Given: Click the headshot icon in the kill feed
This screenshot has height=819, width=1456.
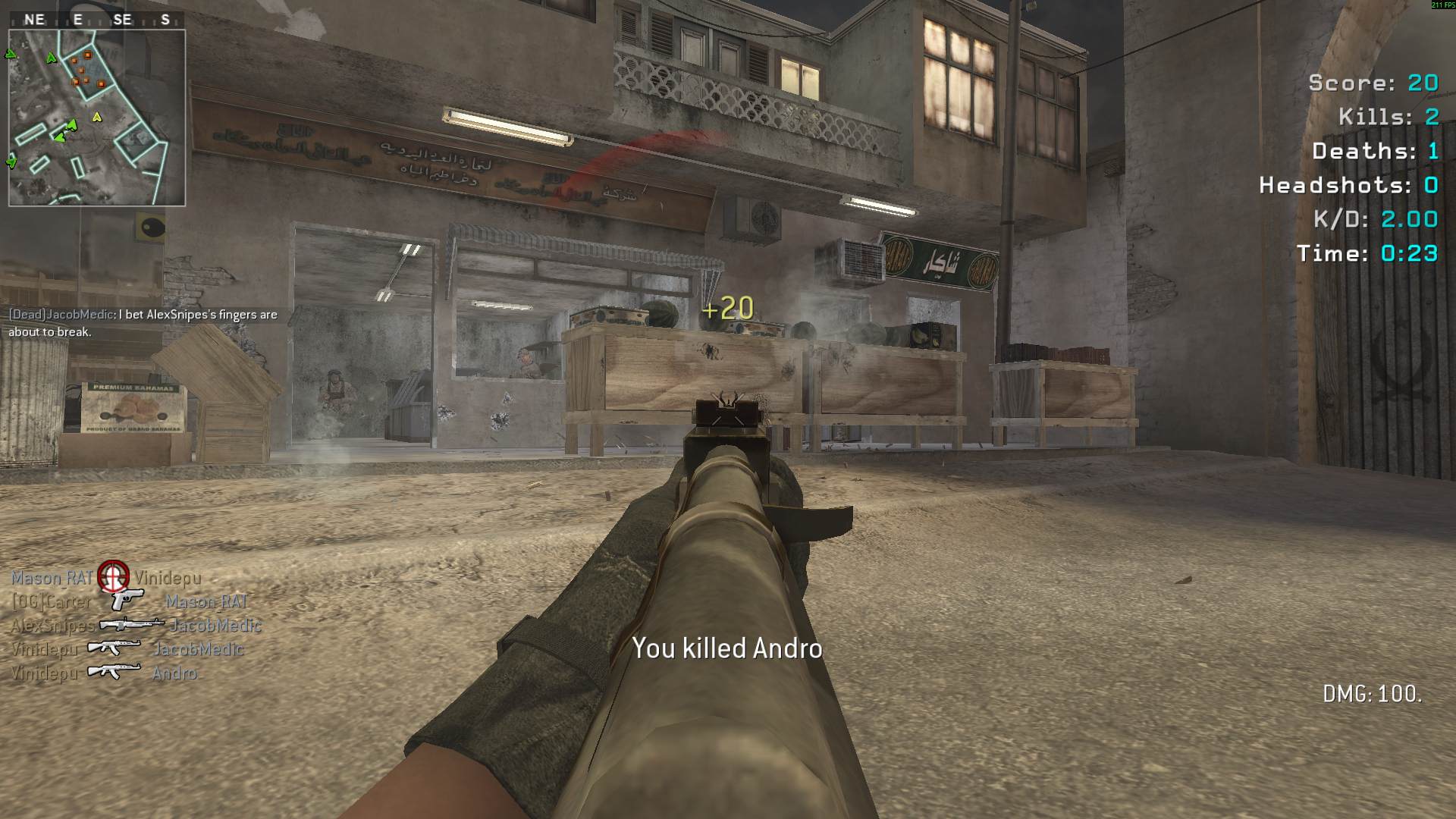Looking at the screenshot, I should pos(113,576).
